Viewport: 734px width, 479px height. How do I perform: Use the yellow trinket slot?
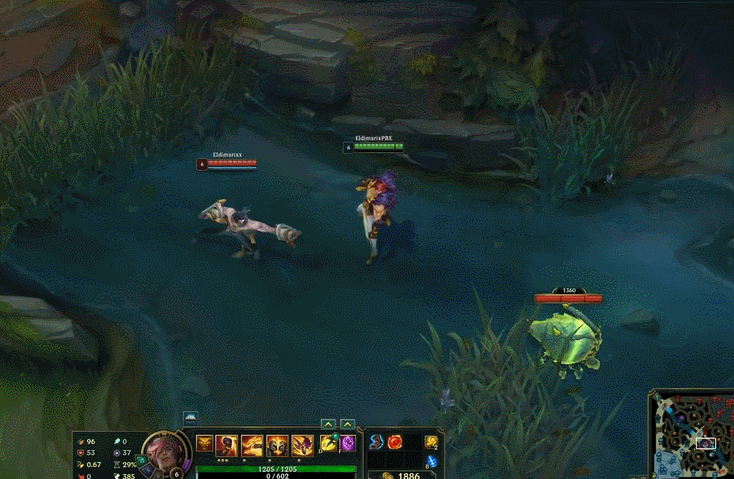tap(432, 442)
